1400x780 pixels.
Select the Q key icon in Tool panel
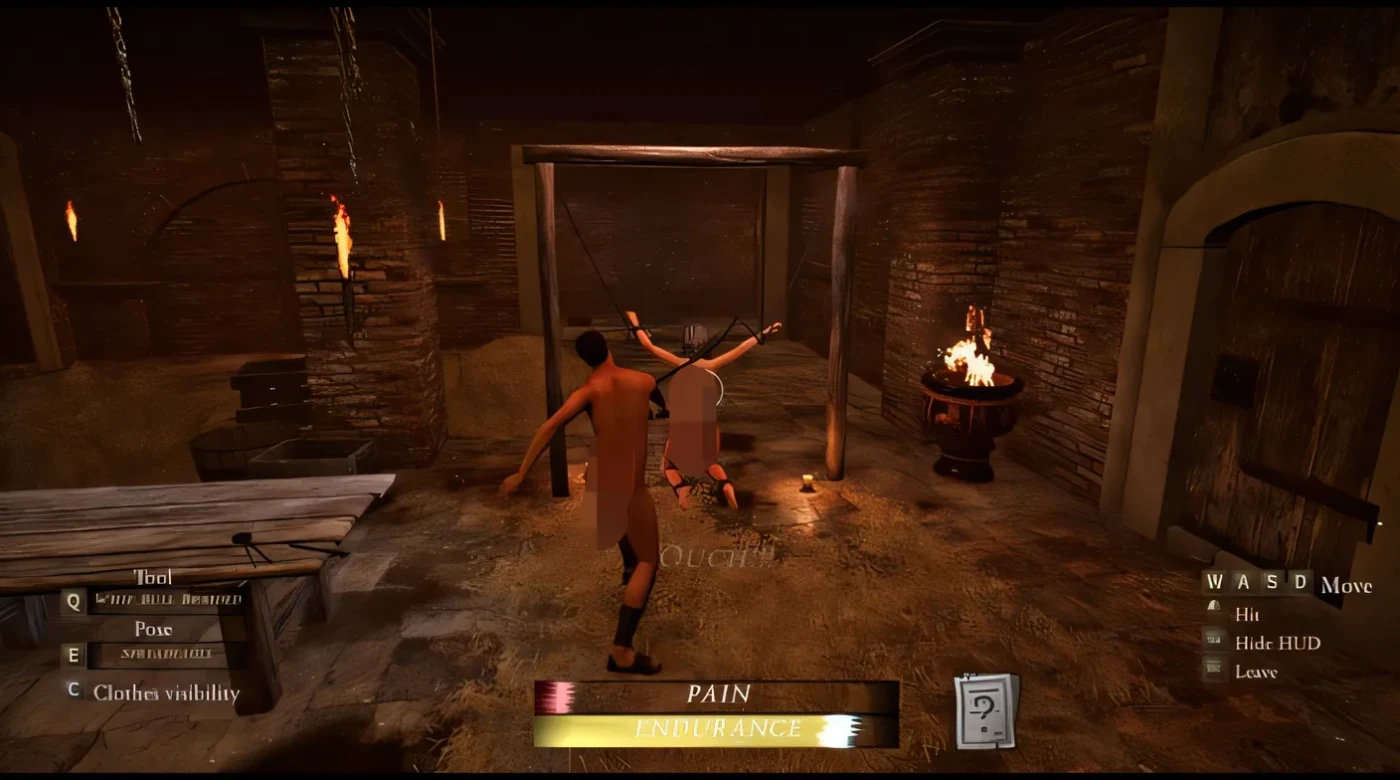(71, 601)
